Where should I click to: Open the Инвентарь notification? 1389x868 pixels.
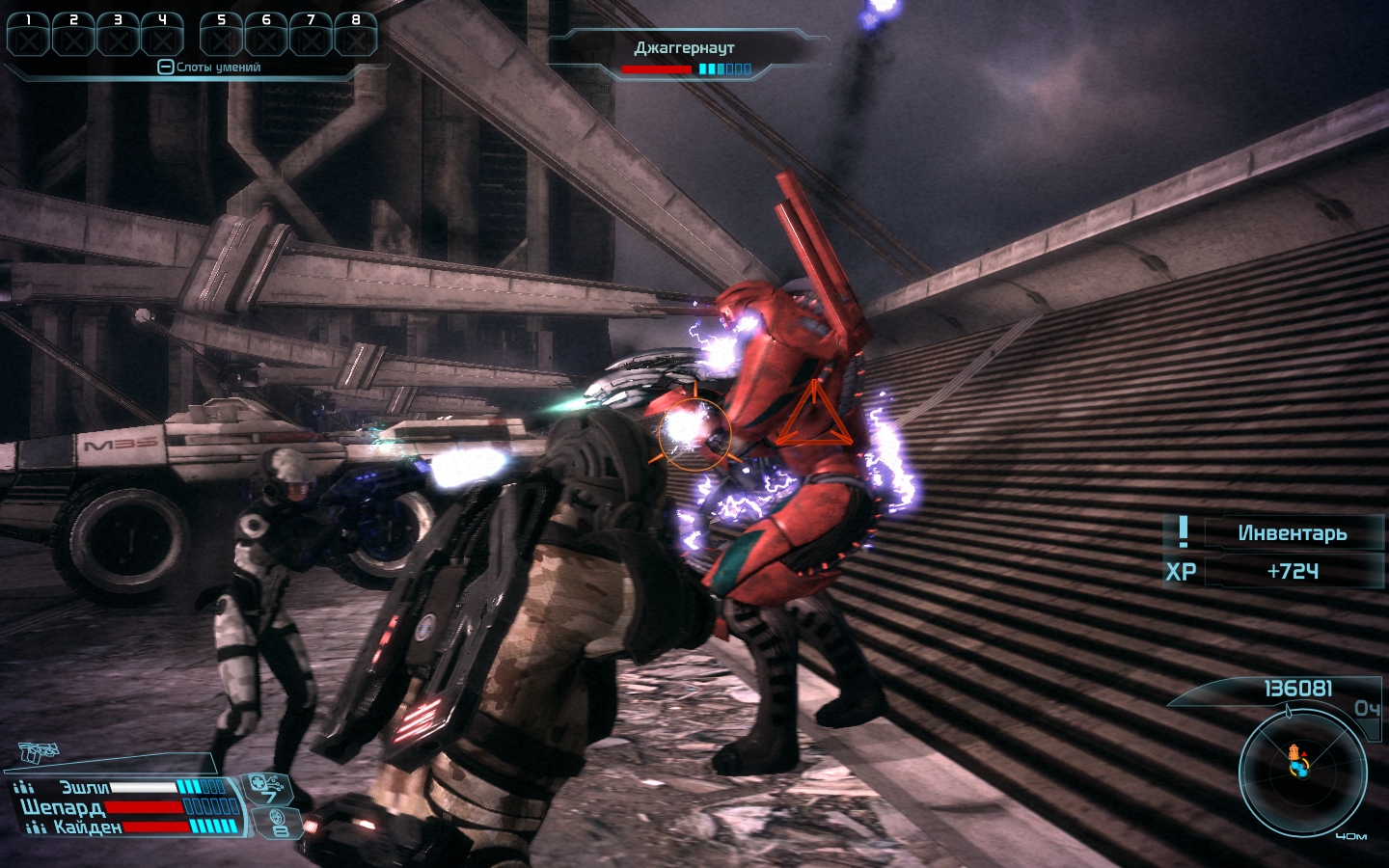(x=1291, y=533)
